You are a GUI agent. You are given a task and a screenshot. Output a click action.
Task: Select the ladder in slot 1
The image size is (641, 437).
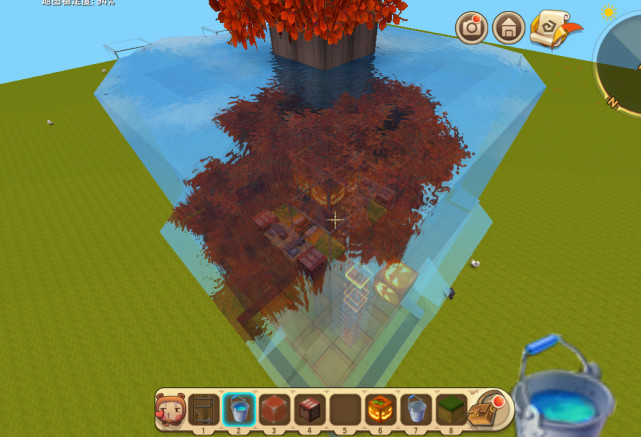204,409
